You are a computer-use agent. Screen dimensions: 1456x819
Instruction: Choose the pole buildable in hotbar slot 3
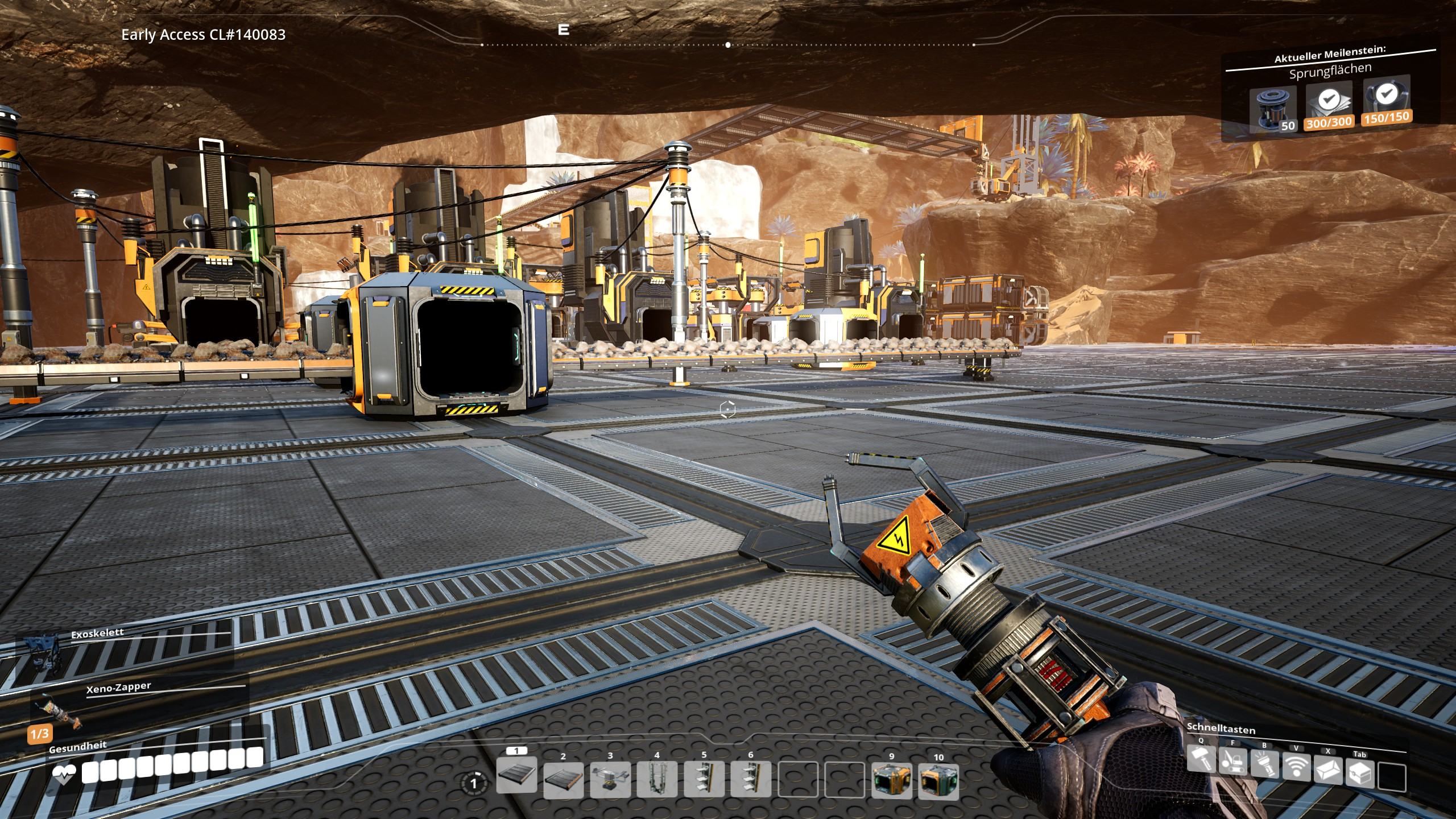point(610,779)
